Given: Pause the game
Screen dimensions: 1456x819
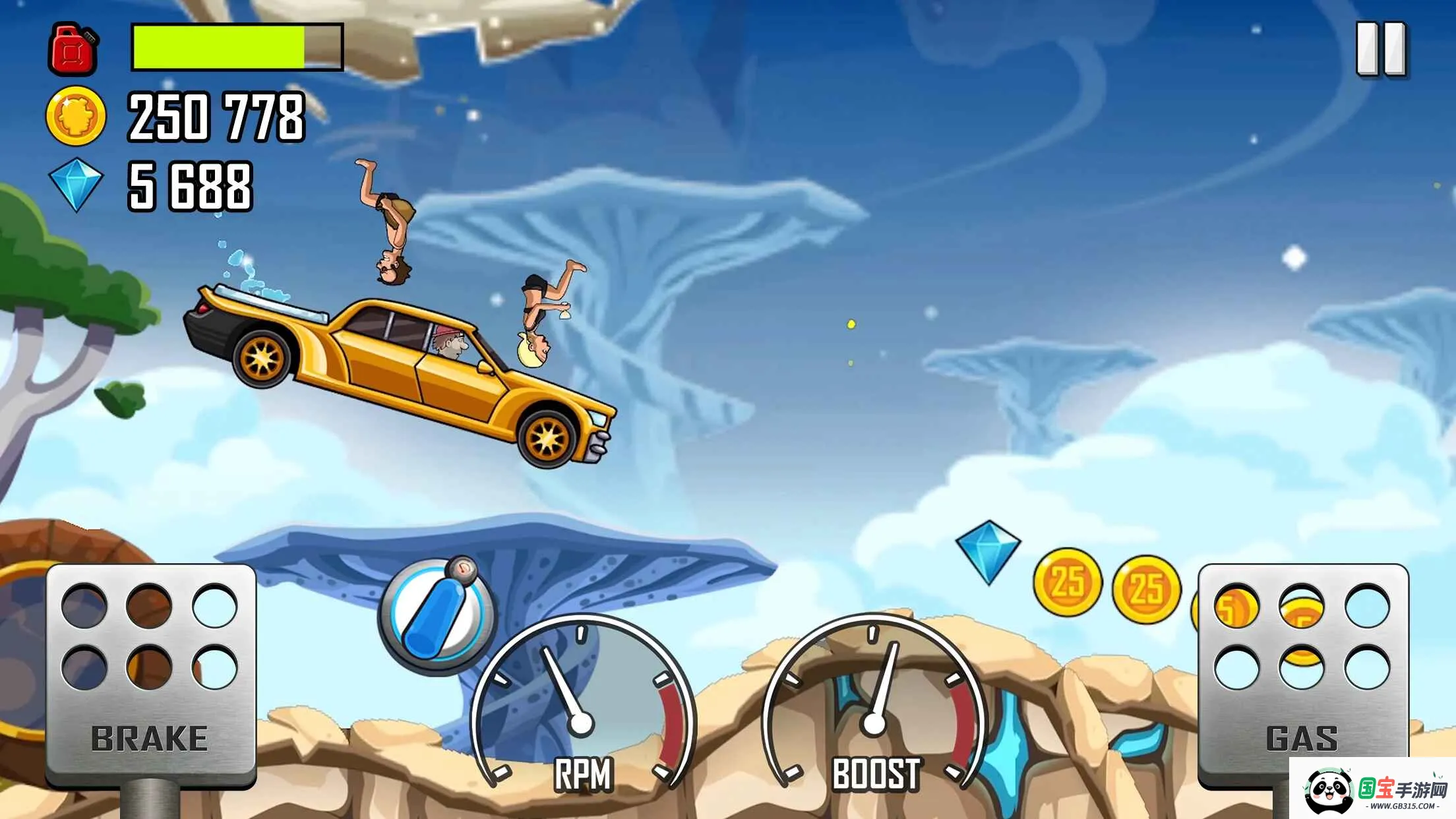Looking at the screenshot, I should click(1381, 49).
